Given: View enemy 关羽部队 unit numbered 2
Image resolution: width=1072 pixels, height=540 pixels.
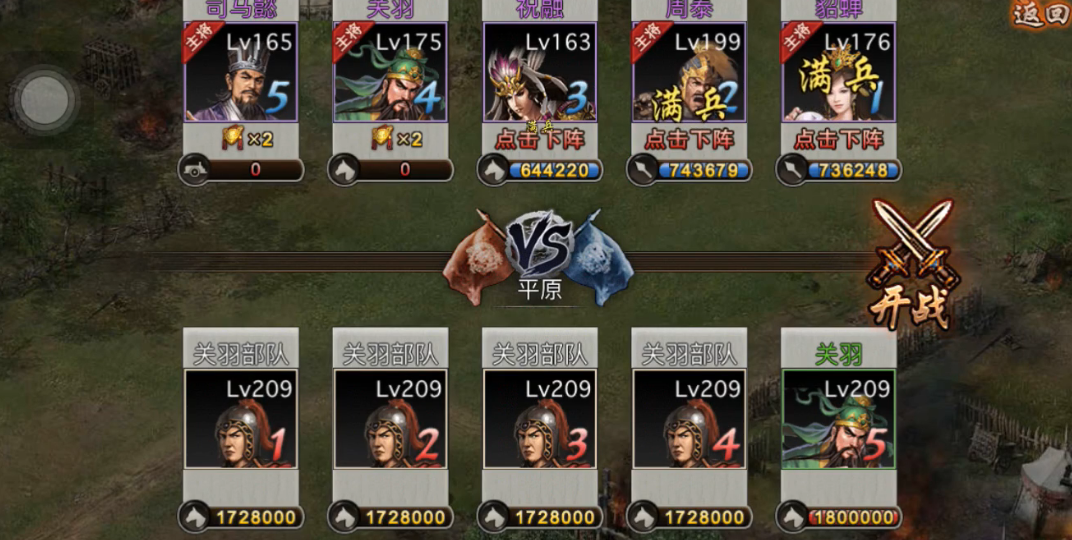Looking at the screenshot, I should click(390, 419).
